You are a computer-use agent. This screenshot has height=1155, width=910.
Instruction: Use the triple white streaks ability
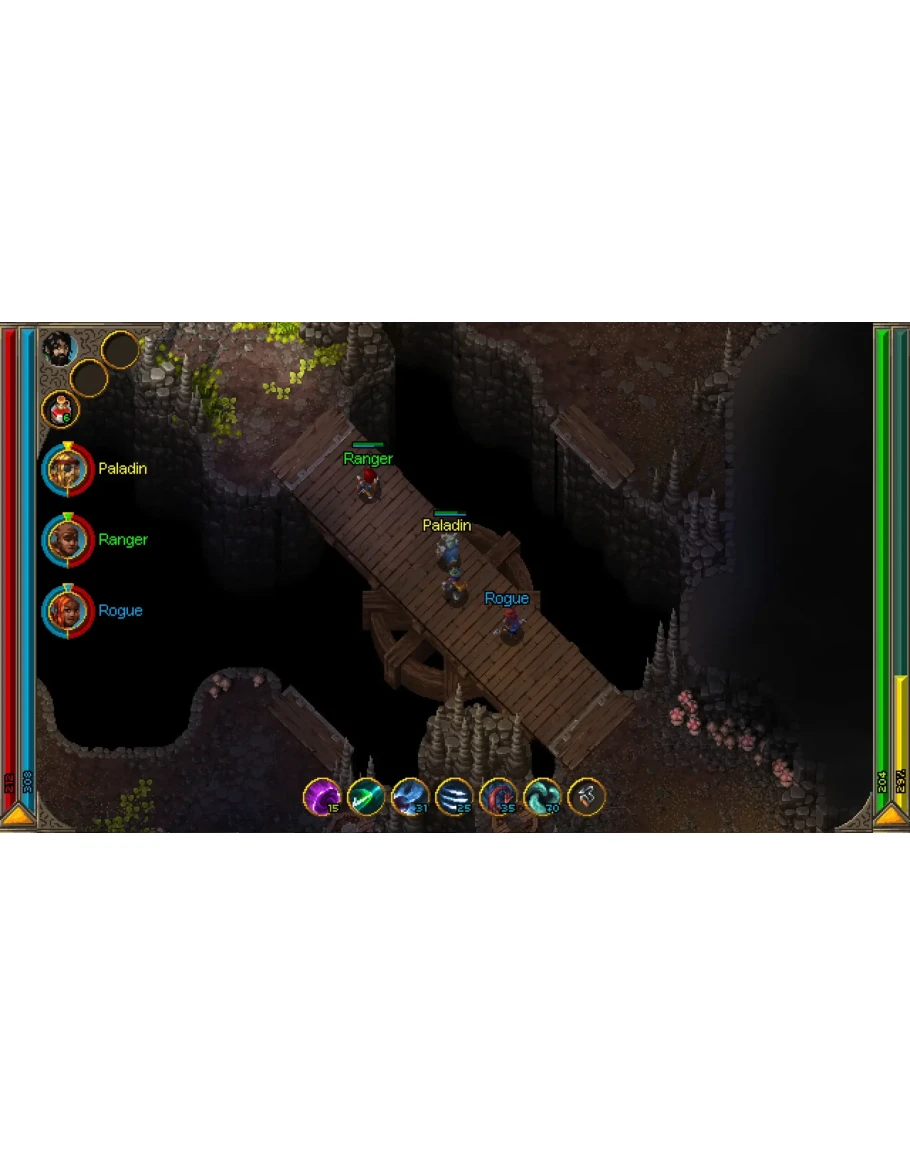pyautogui.click(x=454, y=796)
